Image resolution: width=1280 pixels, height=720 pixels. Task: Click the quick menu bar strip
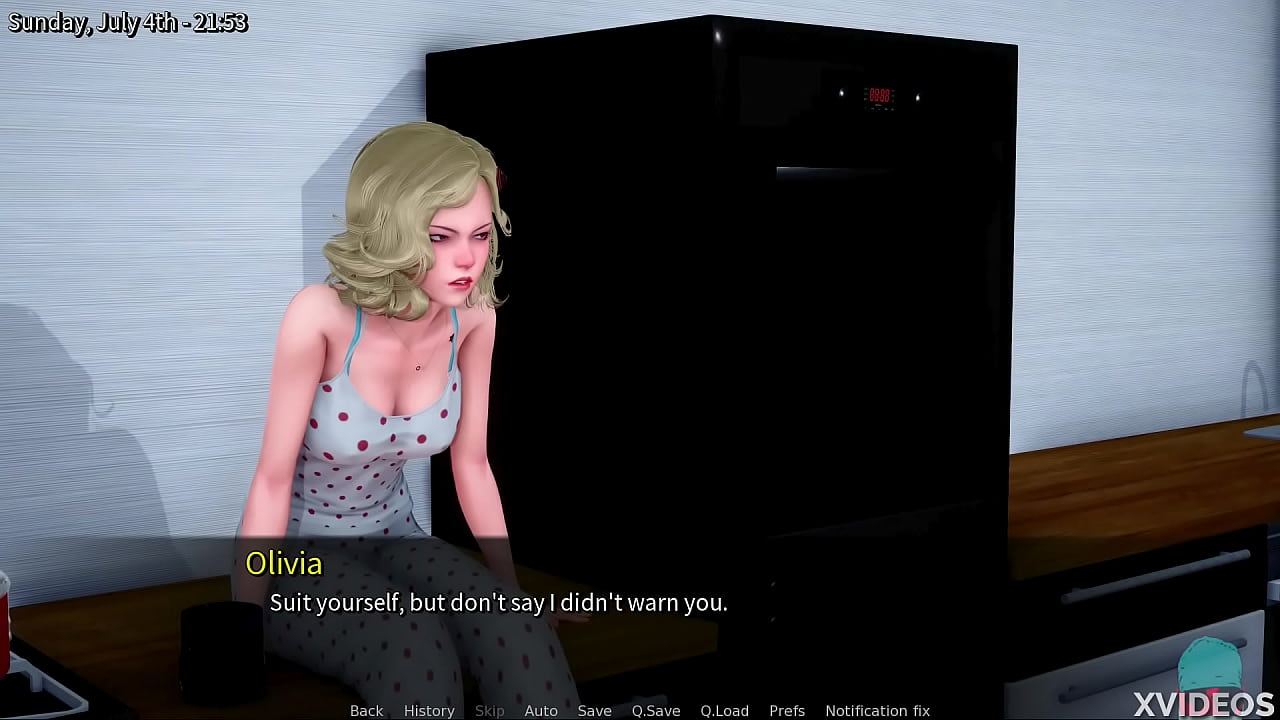tap(640, 710)
